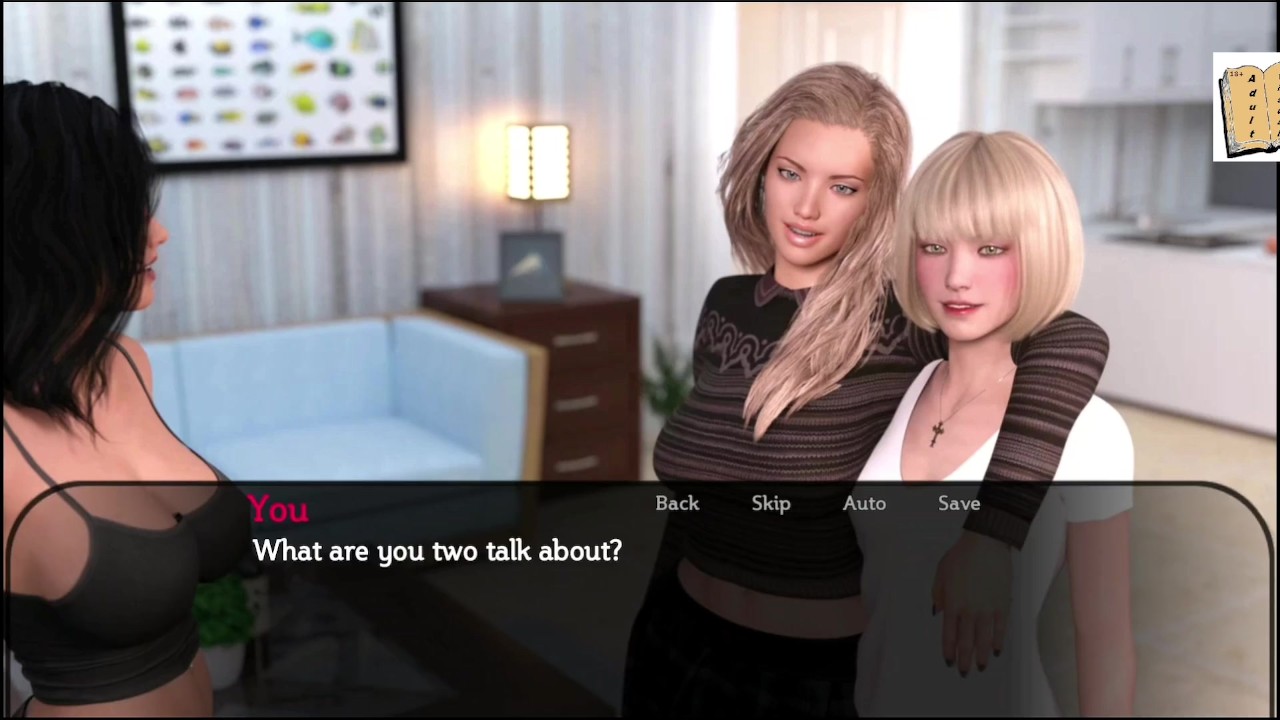The image size is (1280, 720).
Task: Click the Adult book channel logo
Action: tap(1248, 107)
